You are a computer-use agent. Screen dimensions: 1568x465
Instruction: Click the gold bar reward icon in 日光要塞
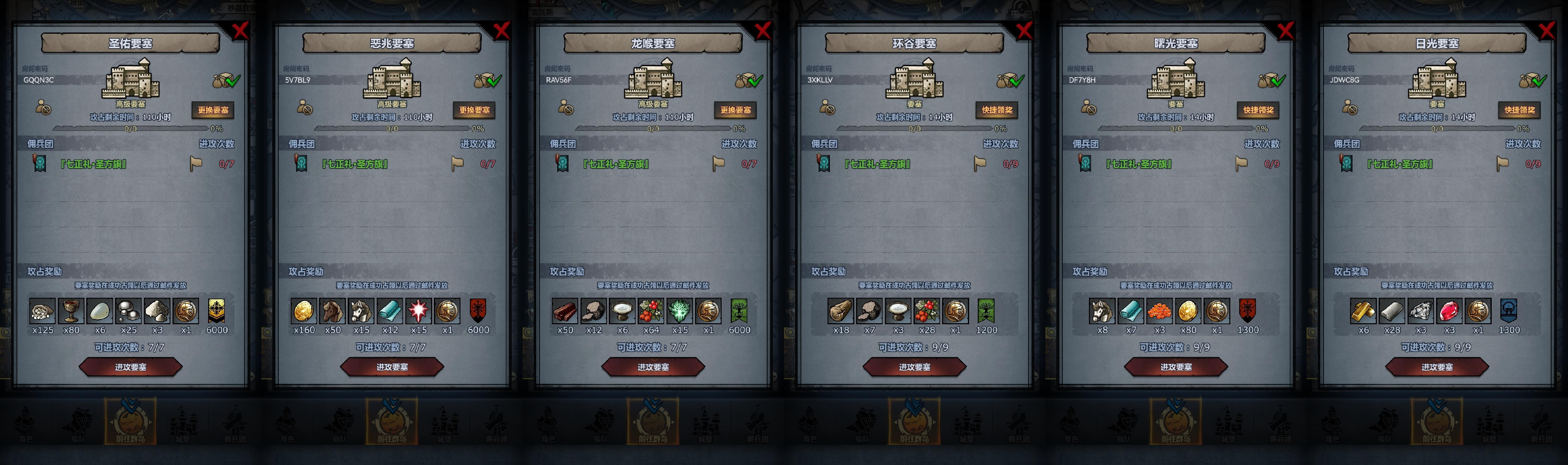pos(1363,312)
